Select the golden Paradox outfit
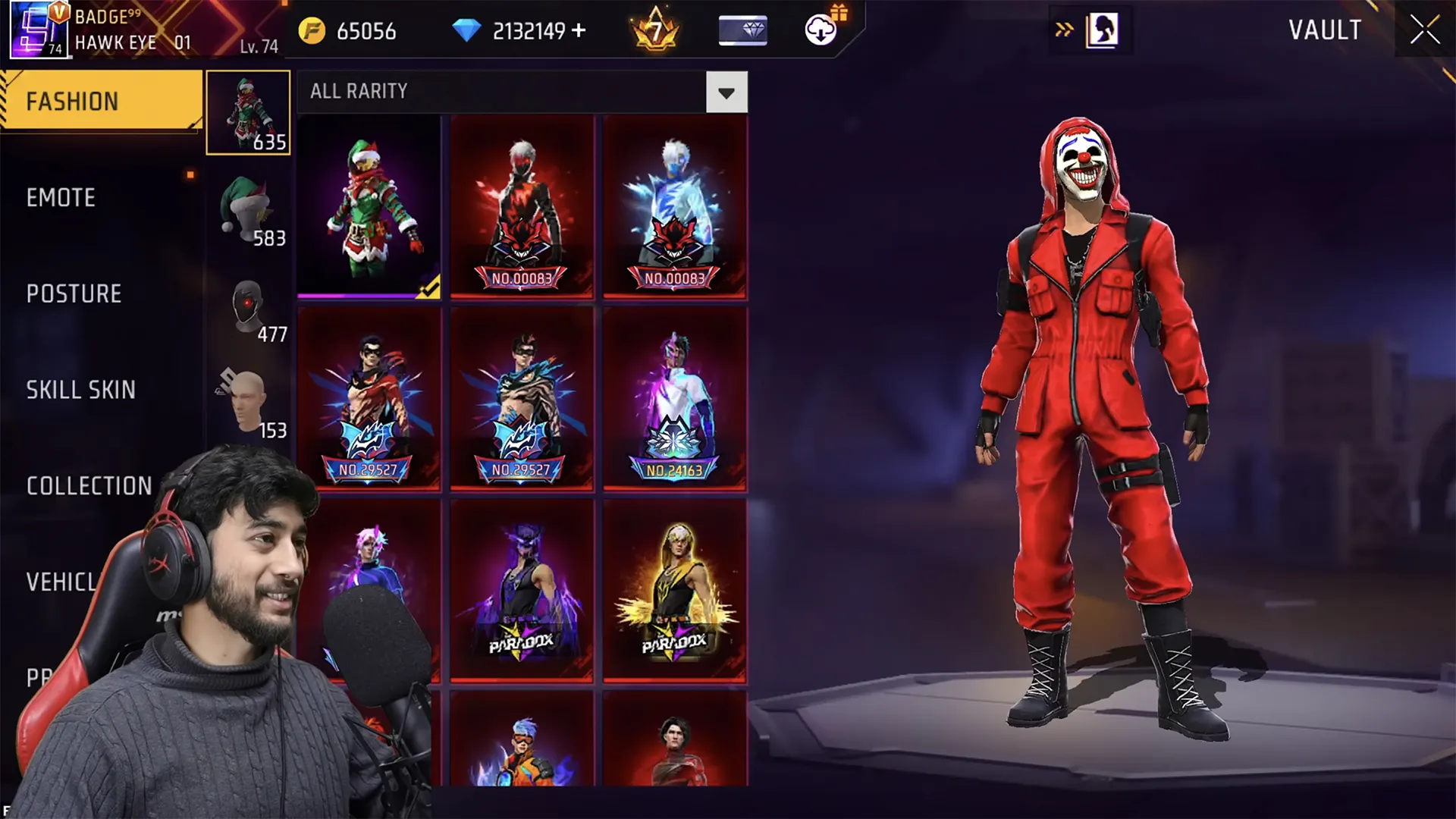The image size is (1456, 819). [x=675, y=590]
